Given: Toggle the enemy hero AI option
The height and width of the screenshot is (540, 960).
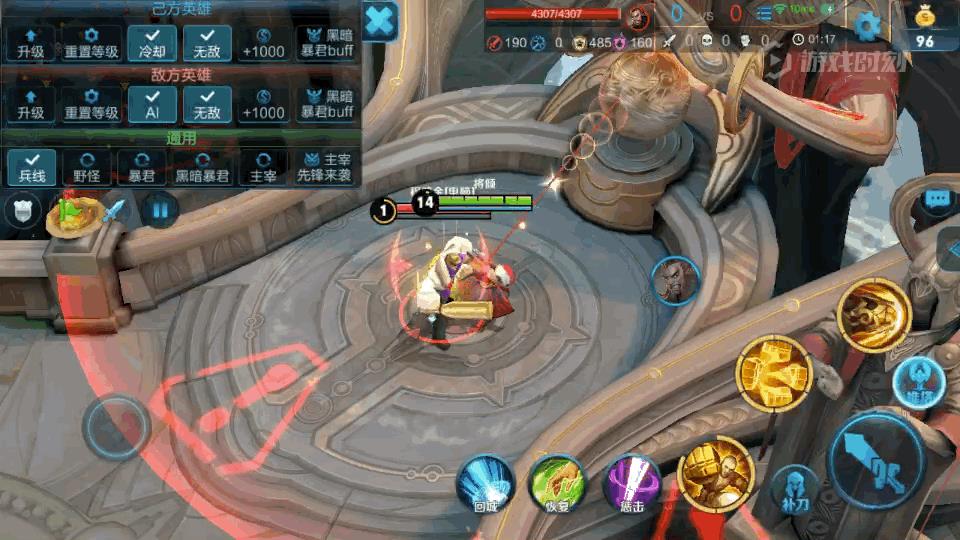Looking at the screenshot, I should coord(153,104).
